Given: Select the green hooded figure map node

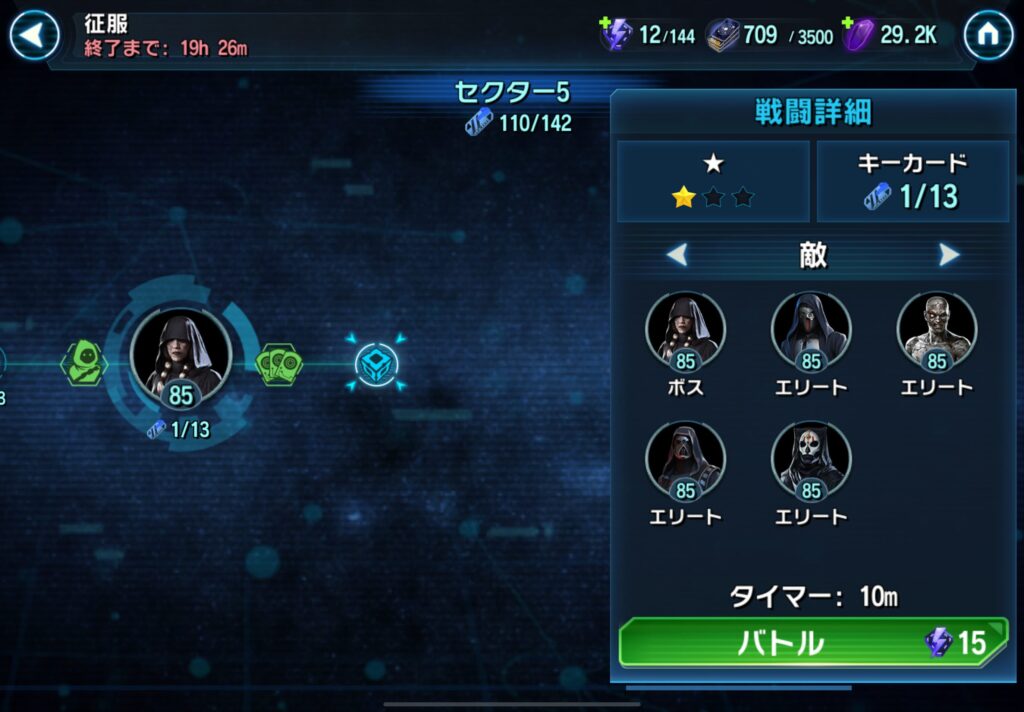Looking at the screenshot, I should click(84, 362).
